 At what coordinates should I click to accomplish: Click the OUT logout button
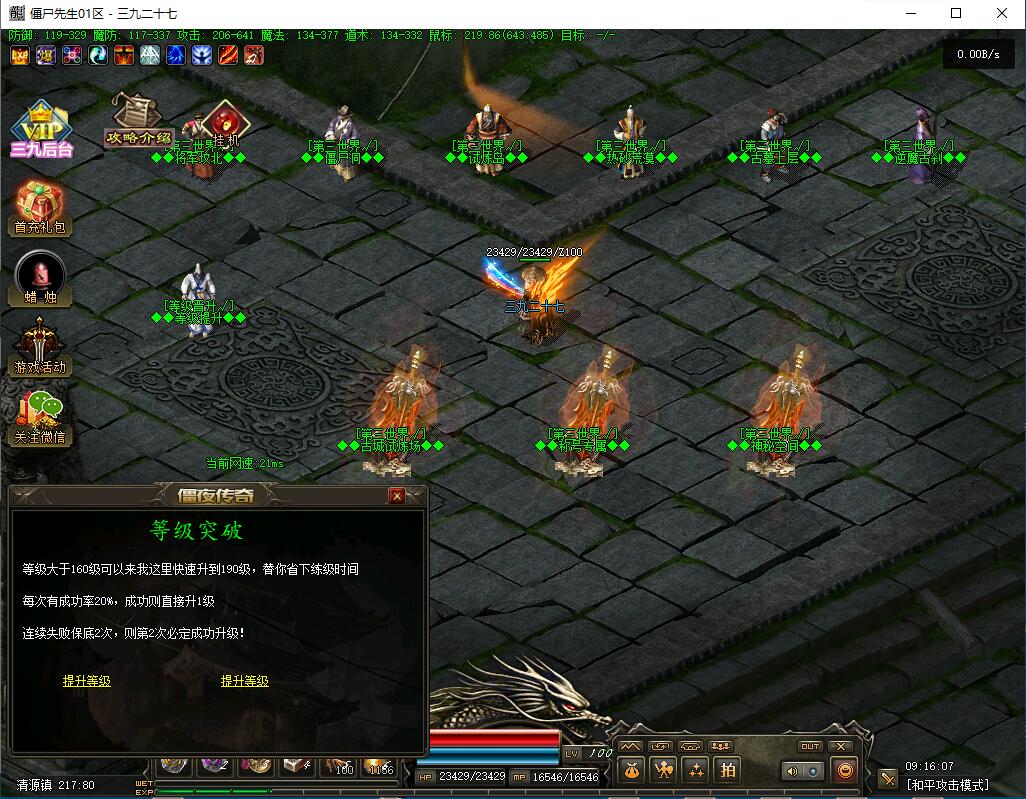click(810, 746)
